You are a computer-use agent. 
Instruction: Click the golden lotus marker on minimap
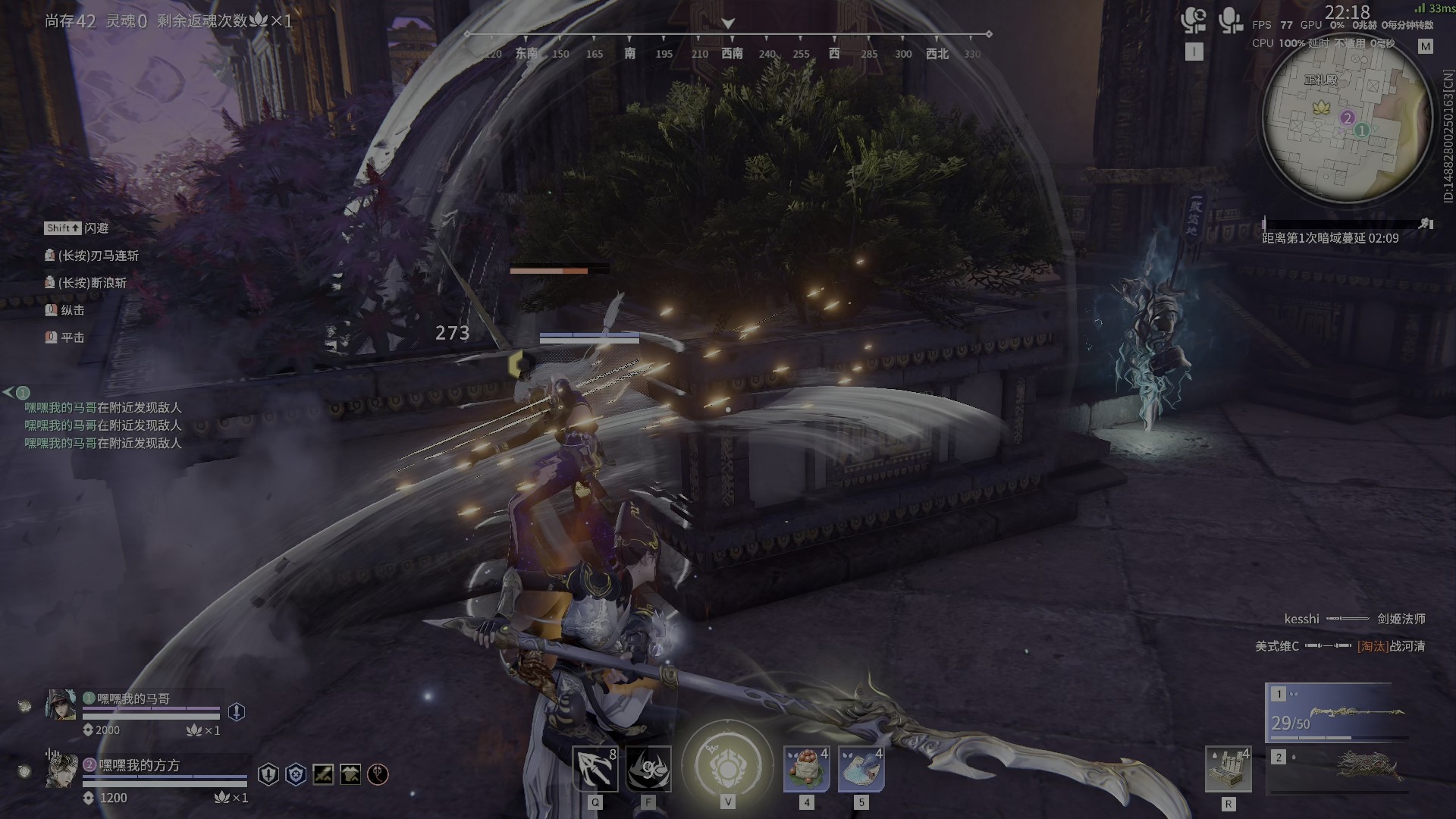(x=1321, y=107)
